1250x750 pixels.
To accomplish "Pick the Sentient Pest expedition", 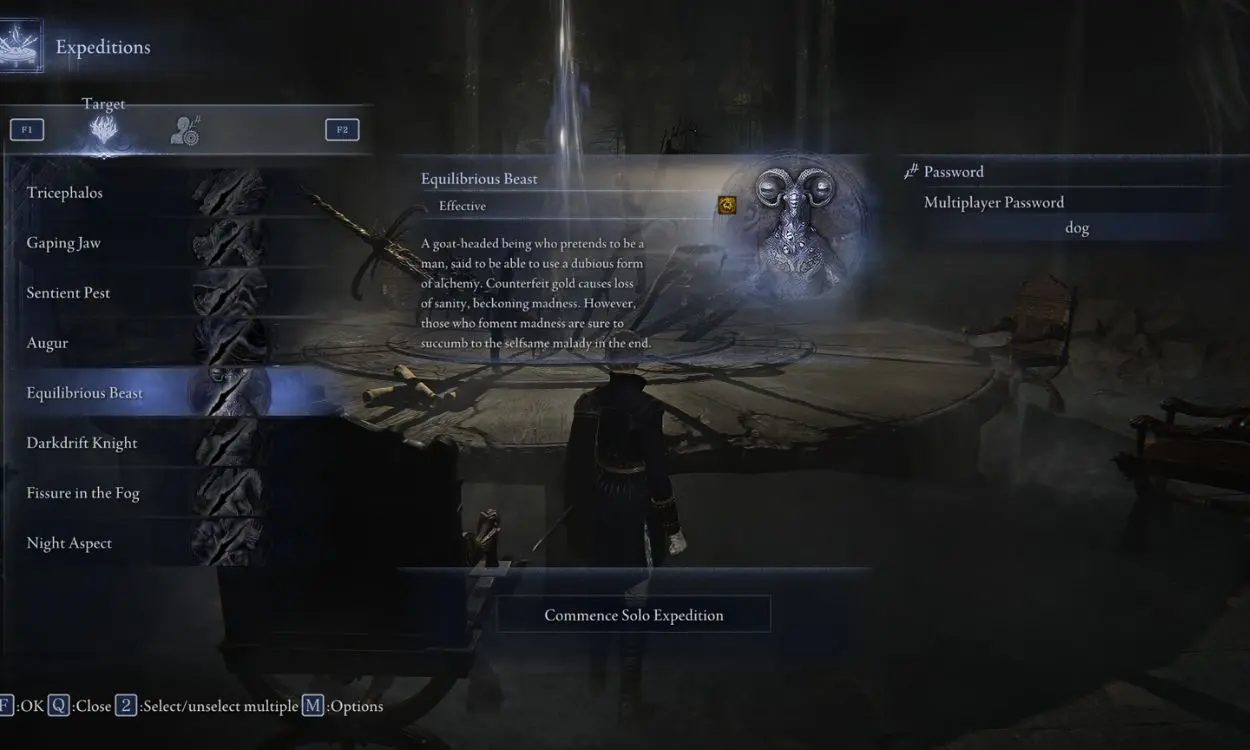I will coord(140,293).
